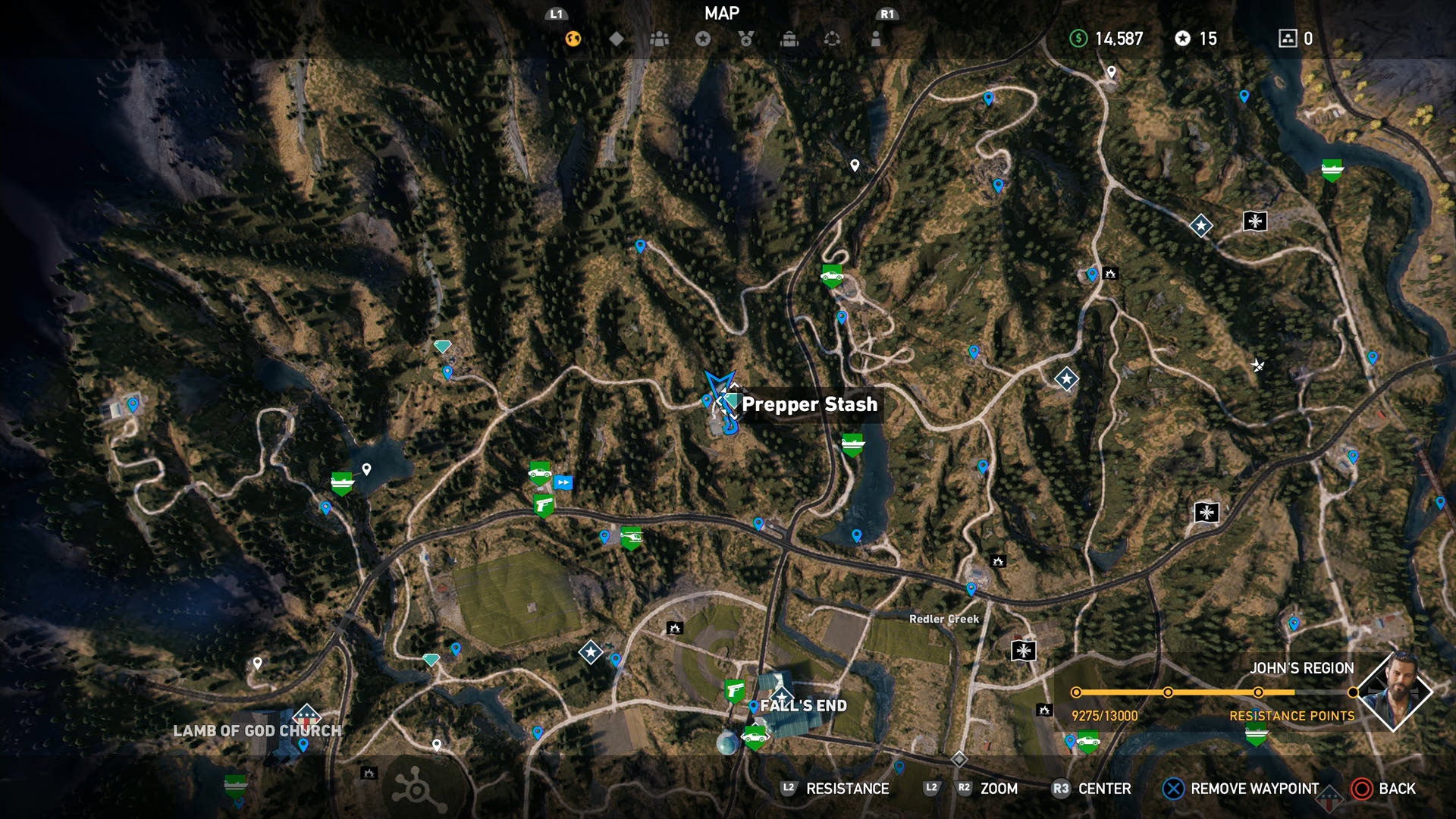
Task: Center the map with R3
Action: click(1084, 789)
